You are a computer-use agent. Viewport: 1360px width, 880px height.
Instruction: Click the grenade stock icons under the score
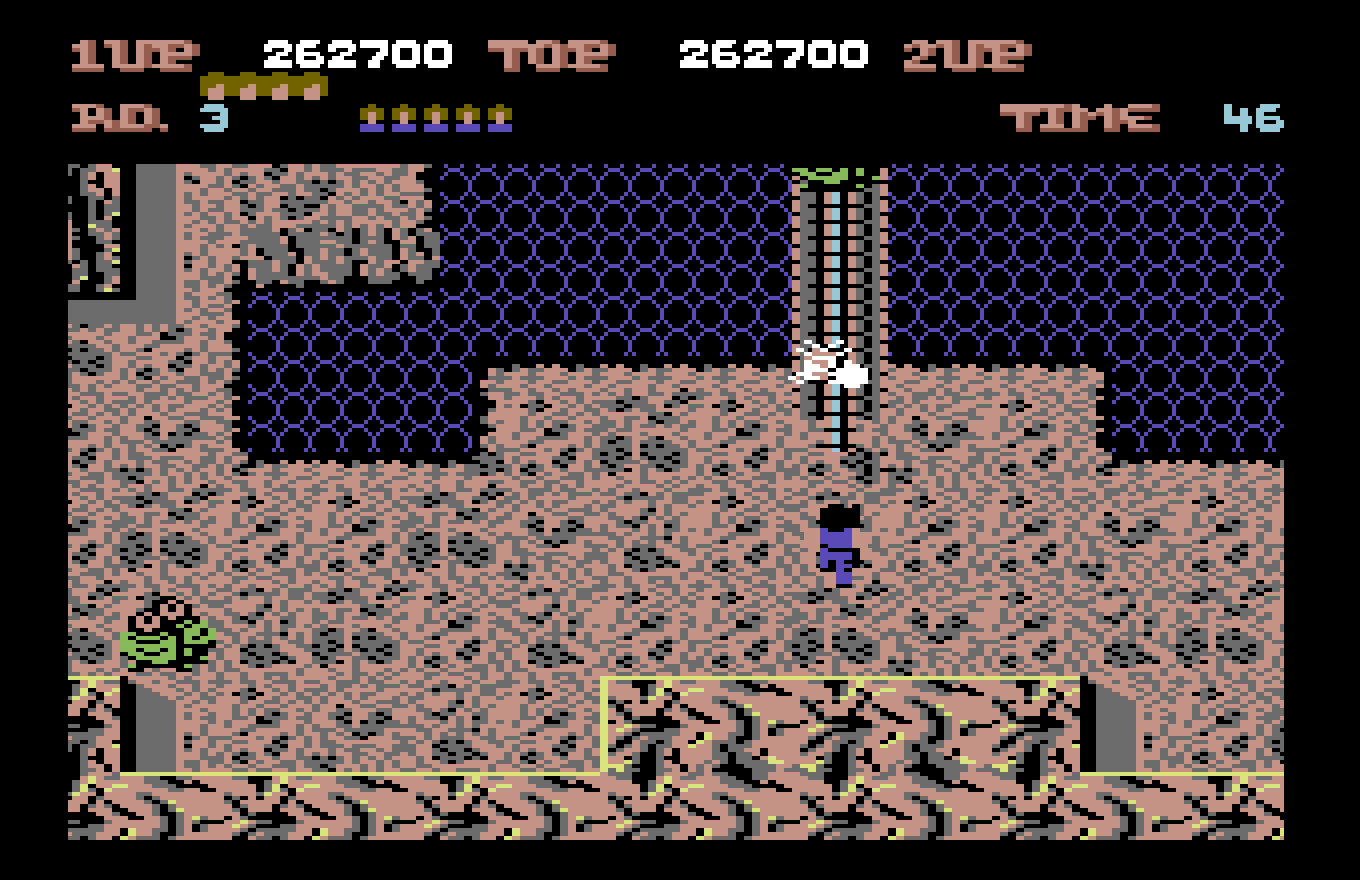point(262,85)
